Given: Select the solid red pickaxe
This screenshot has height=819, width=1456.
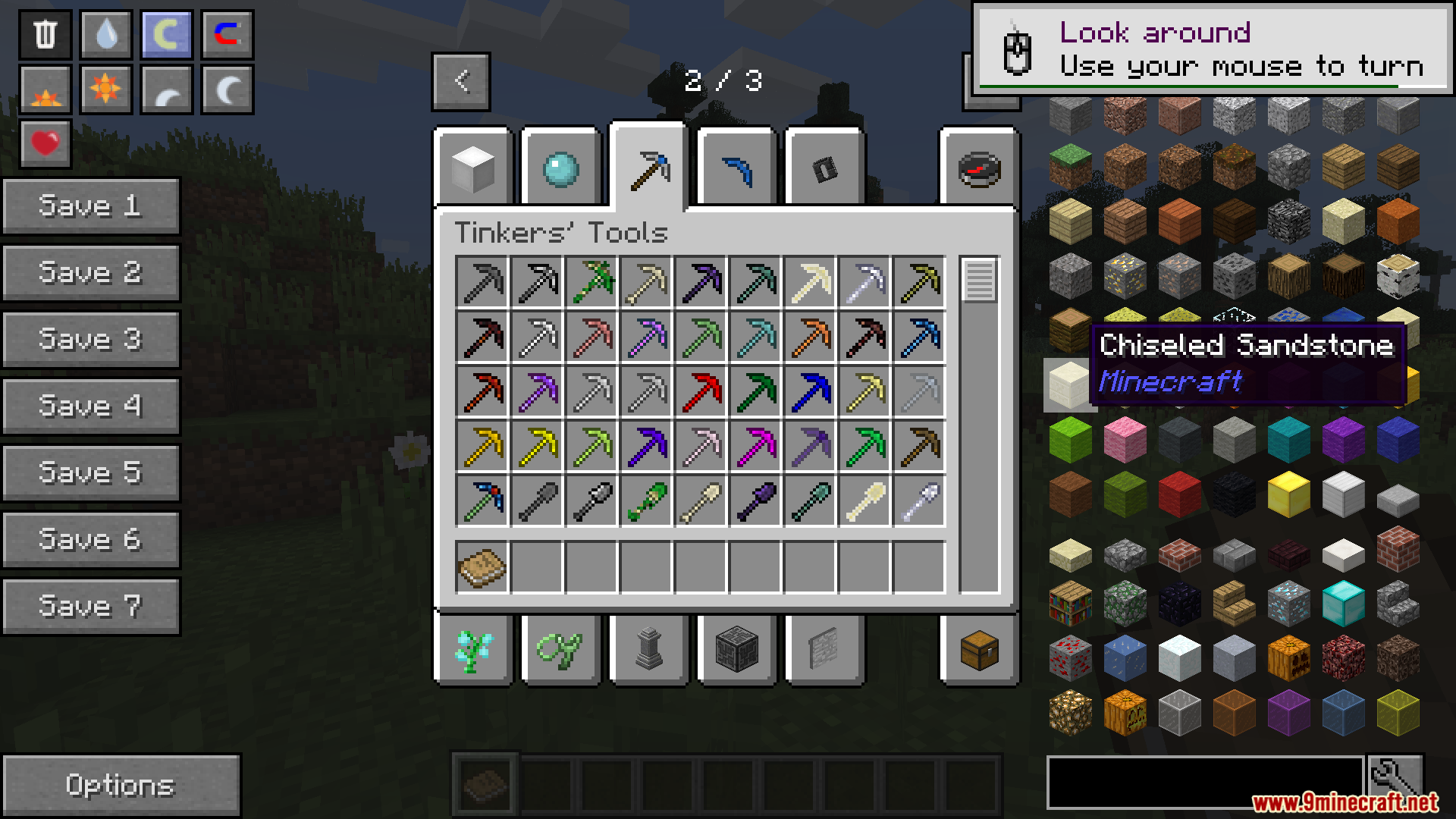Looking at the screenshot, I should (x=701, y=391).
